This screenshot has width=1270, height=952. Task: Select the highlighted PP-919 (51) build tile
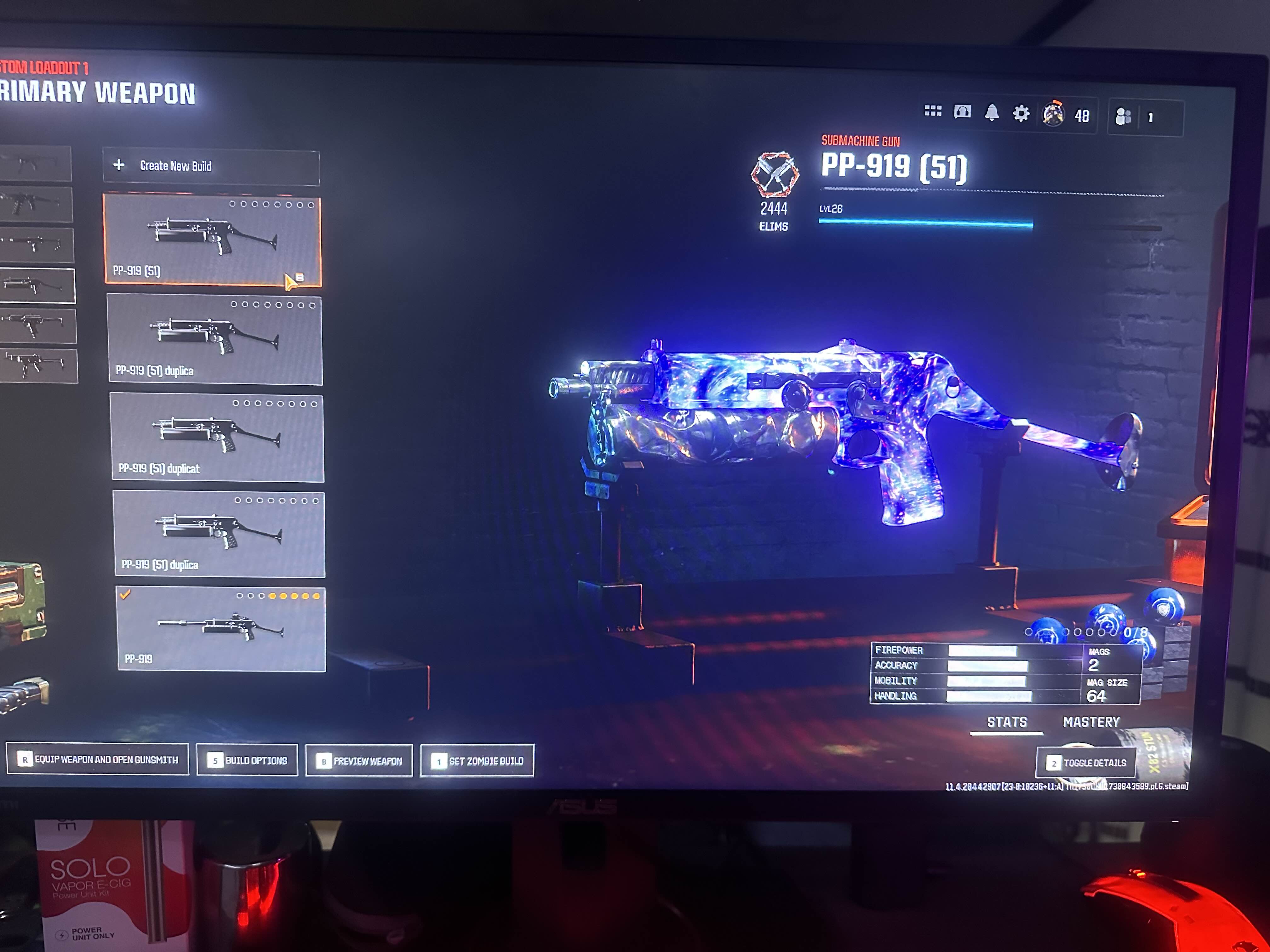(x=212, y=239)
